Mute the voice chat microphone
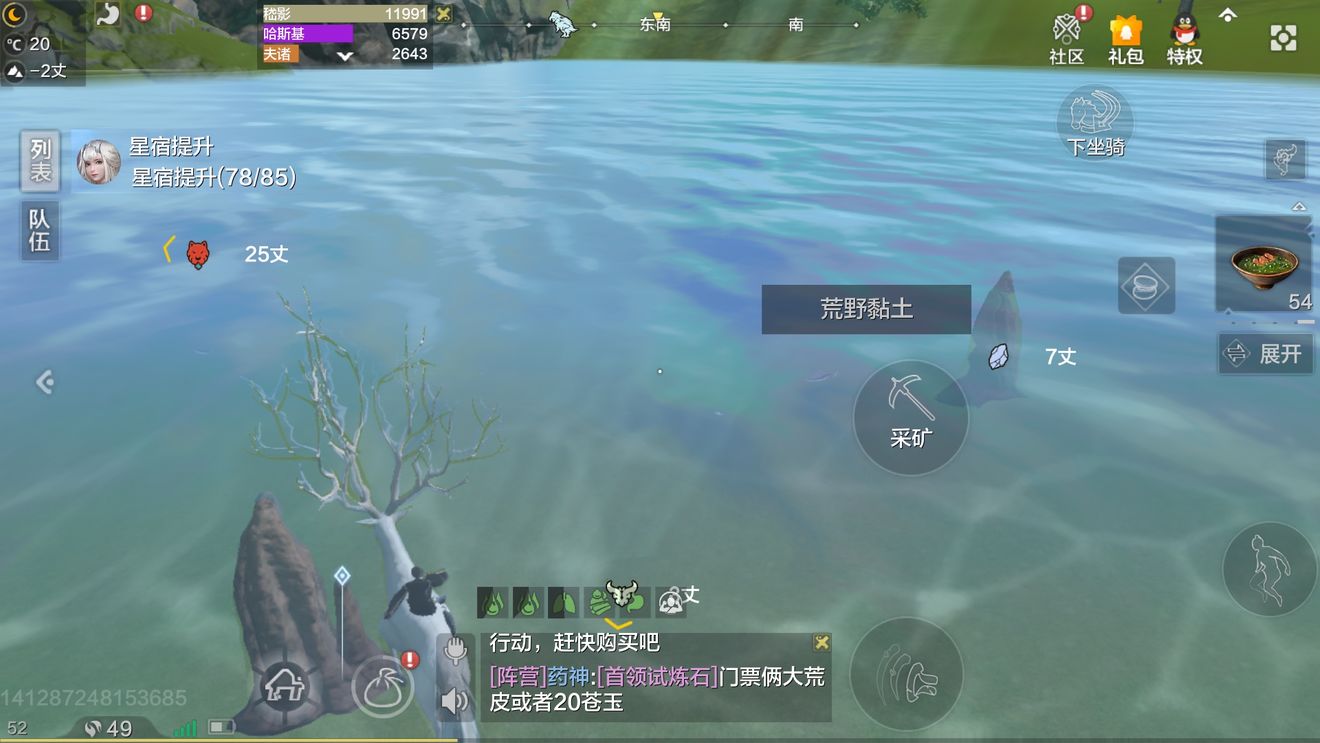 [x=456, y=650]
